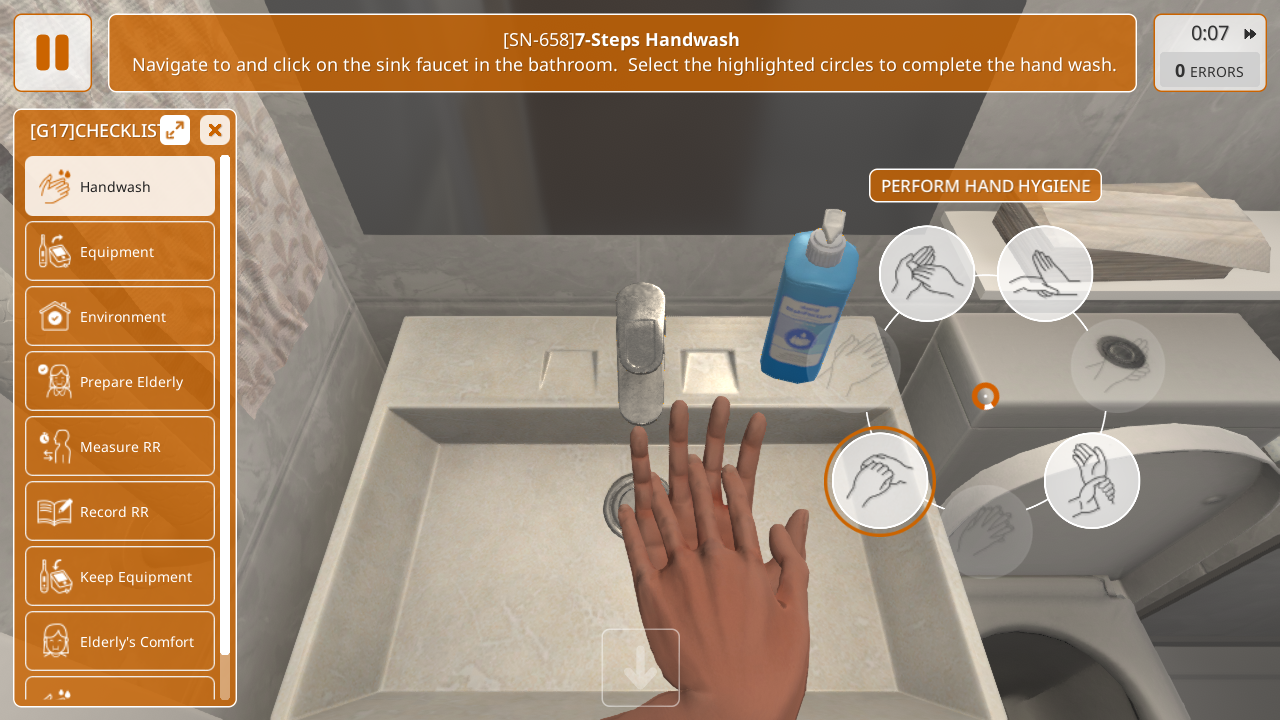
Task: Pause the simulation
Action: (52, 53)
